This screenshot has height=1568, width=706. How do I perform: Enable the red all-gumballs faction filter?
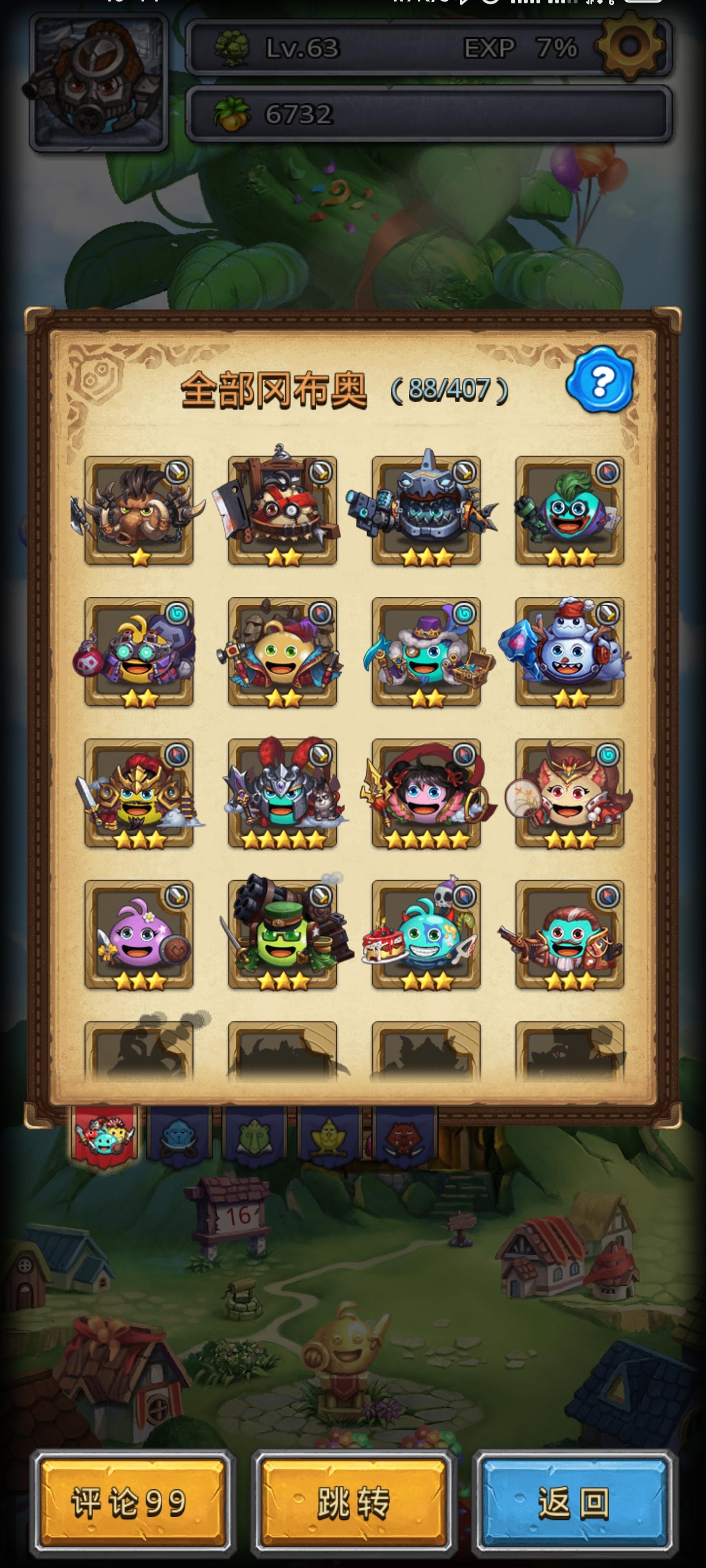[x=105, y=1137]
